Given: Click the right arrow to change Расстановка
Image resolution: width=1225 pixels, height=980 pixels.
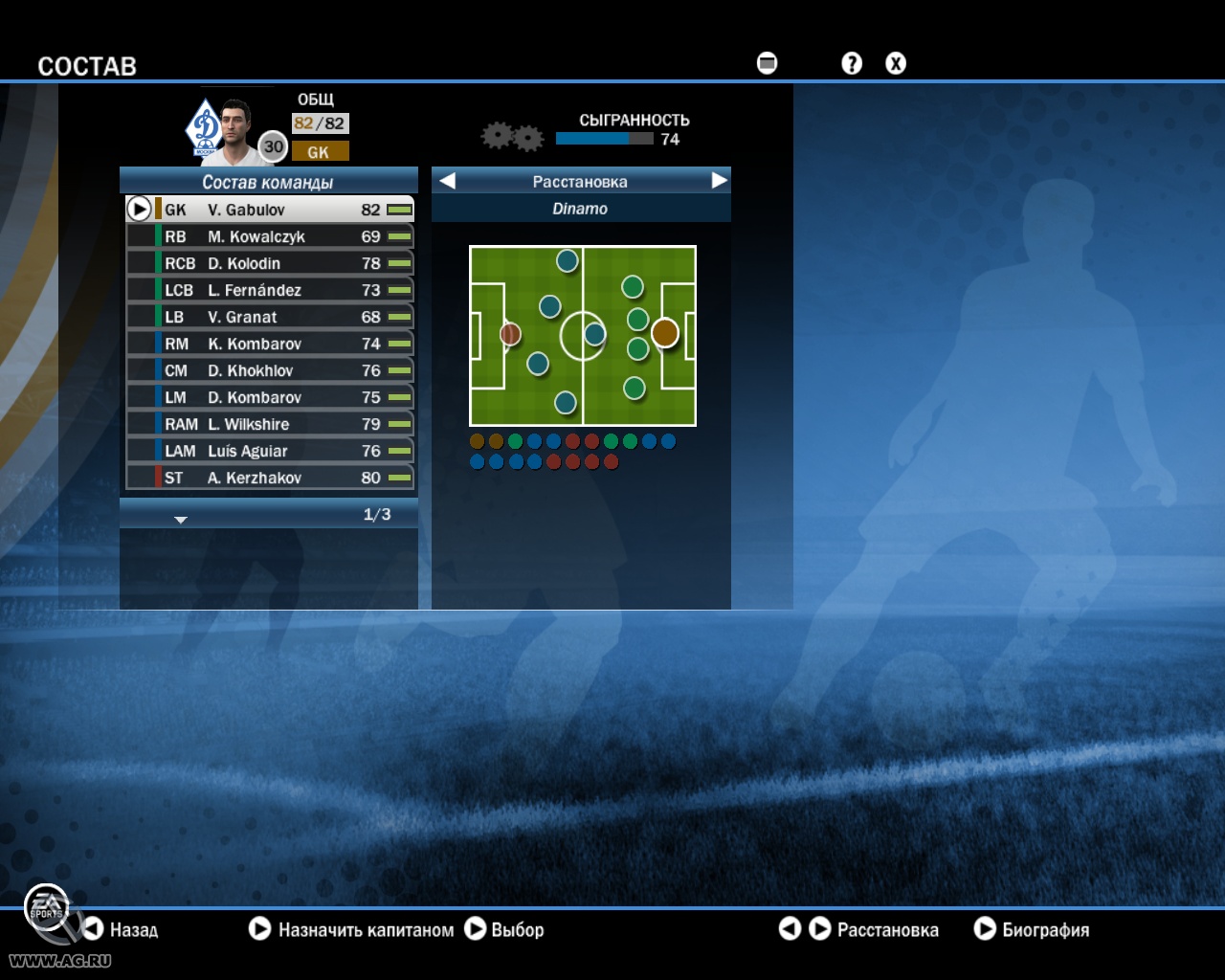Looking at the screenshot, I should point(718,180).
